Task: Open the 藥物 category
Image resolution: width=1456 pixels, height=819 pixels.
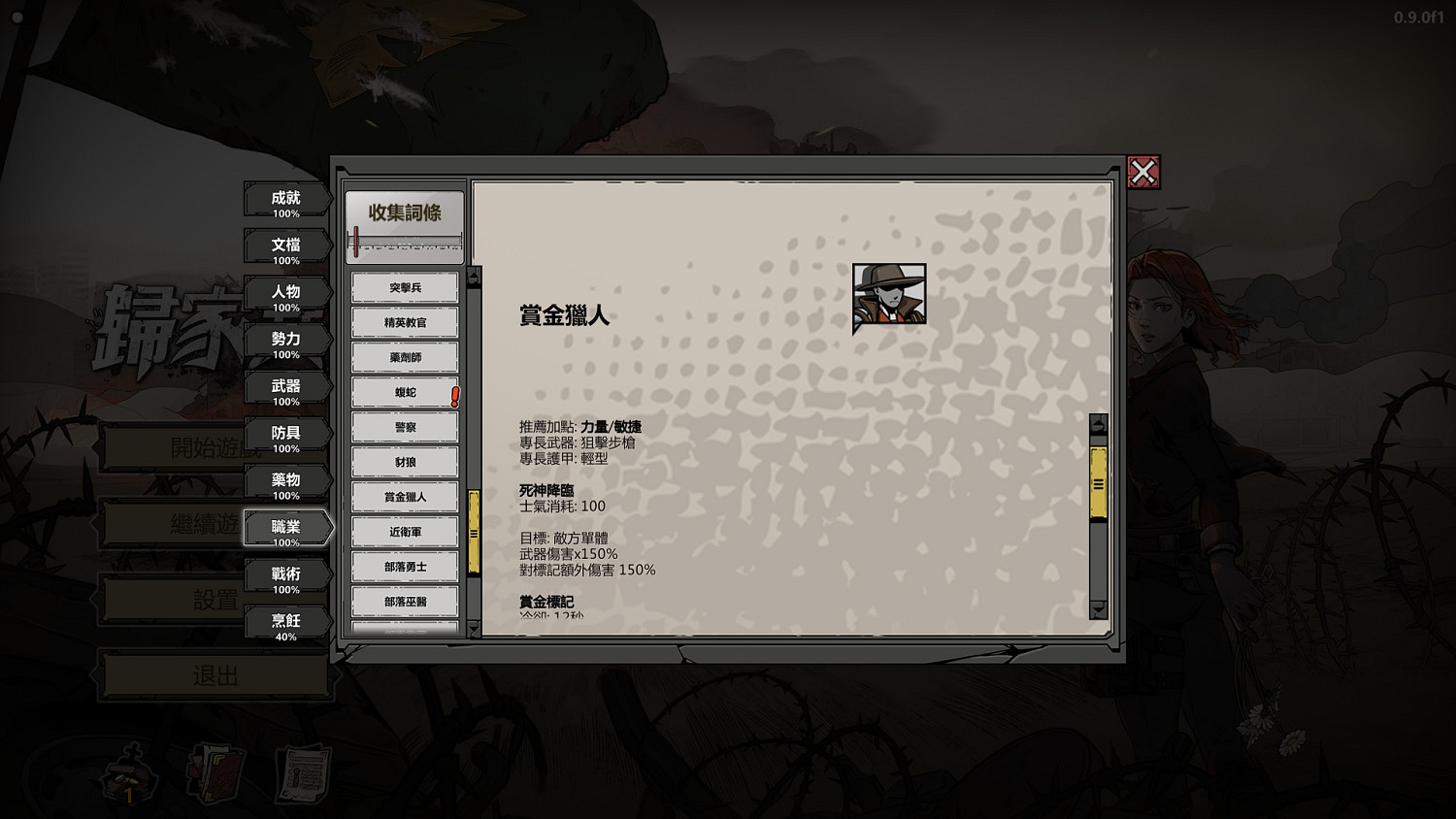Action: (x=286, y=480)
